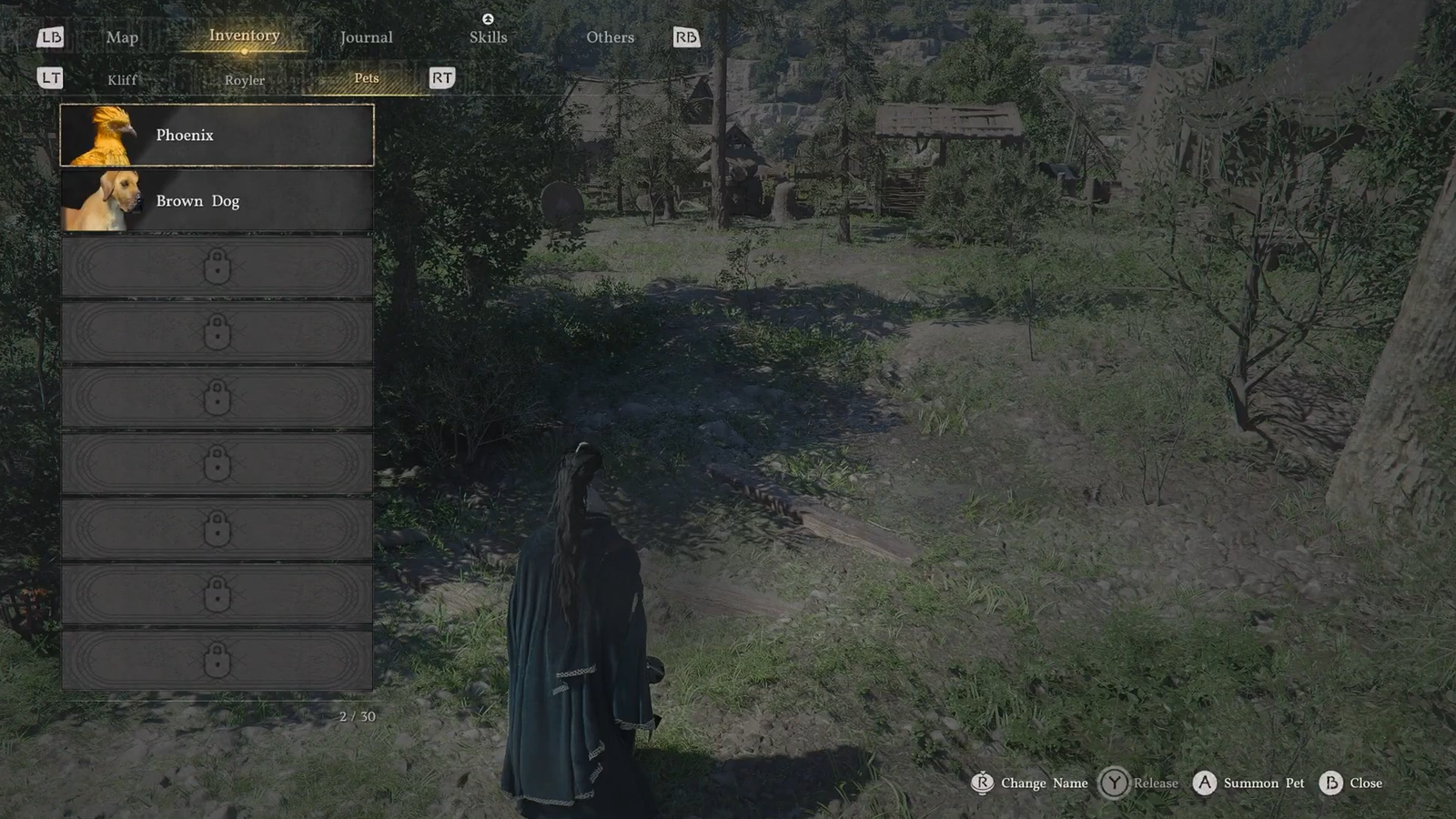Viewport: 1456px width, 819px height.
Task: Click the R stick icon next to Change Name
Action: (x=982, y=784)
